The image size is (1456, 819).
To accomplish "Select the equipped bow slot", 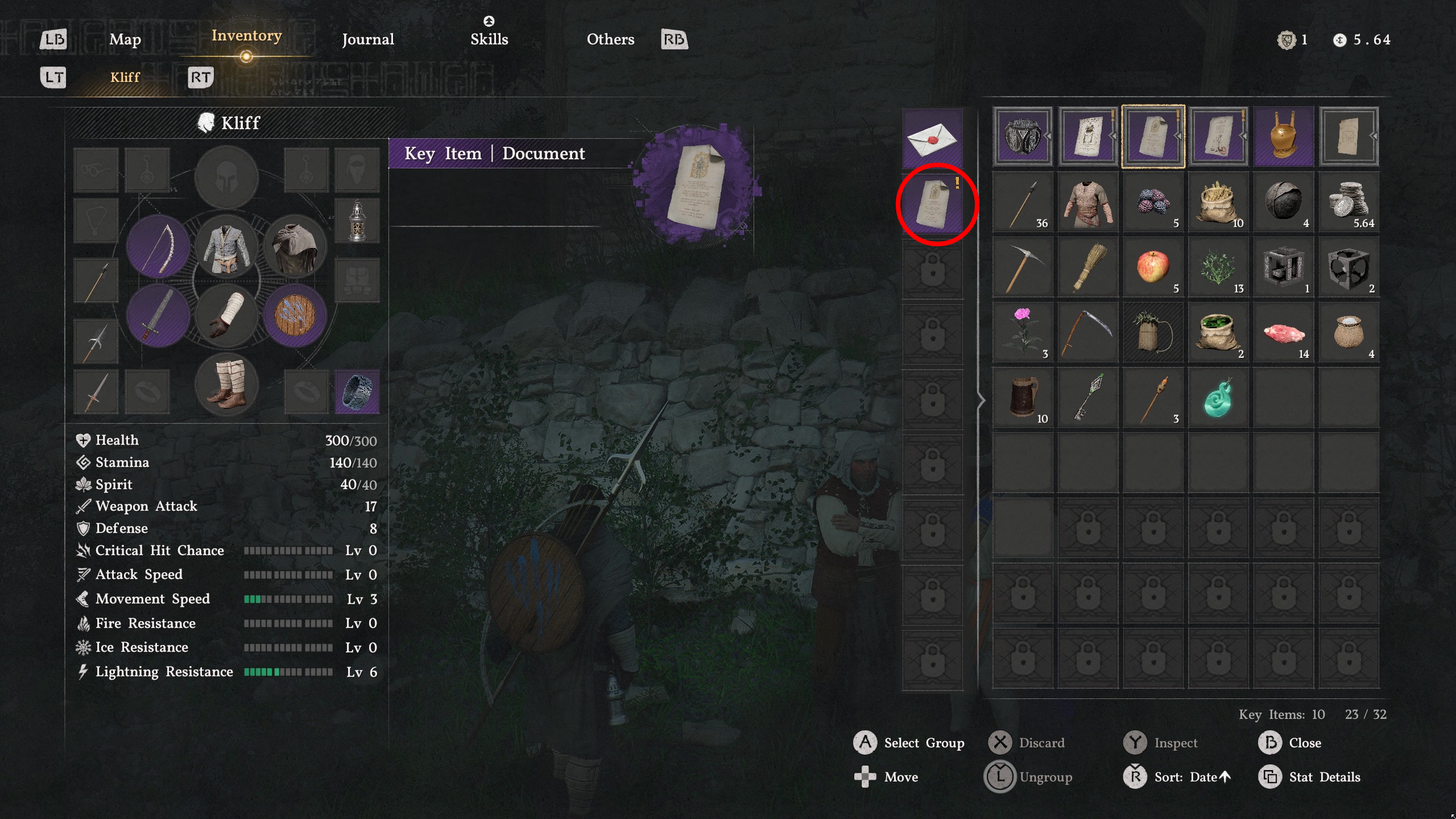I will (x=158, y=247).
